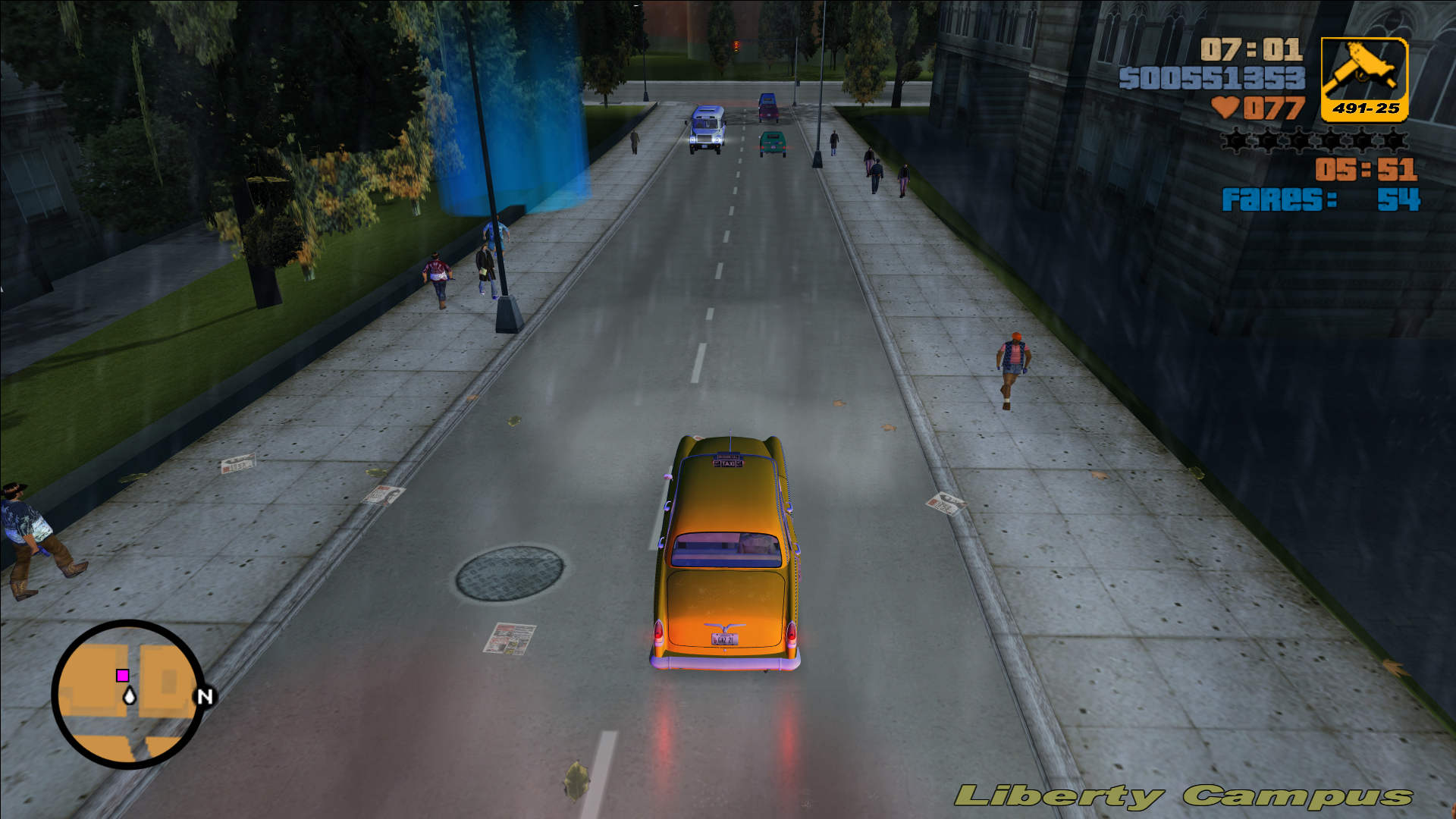Click the N compass marker beside the radar
Viewport: 1456px width, 819px height.
click(x=203, y=697)
